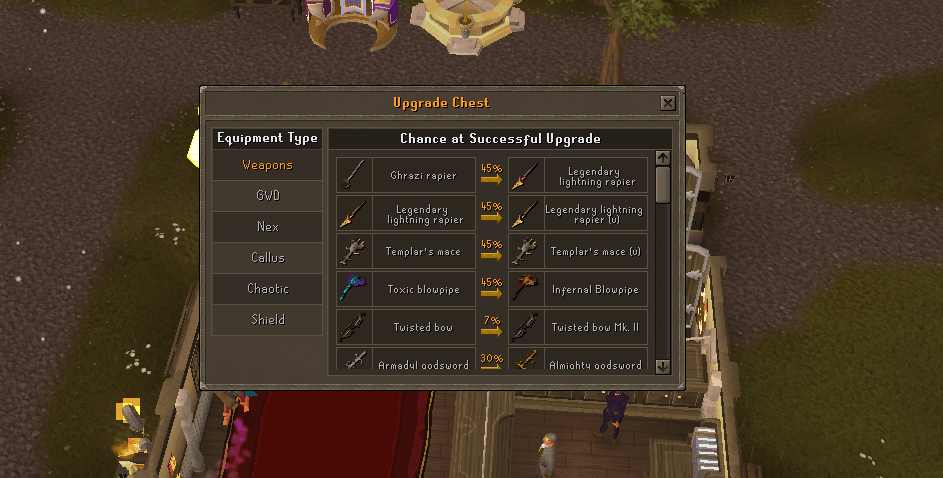The width and height of the screenshot is (943, 478).
Task: Select the Twisted bow Mk. II result
Action: pyautogui.click(x=578, y=328)
